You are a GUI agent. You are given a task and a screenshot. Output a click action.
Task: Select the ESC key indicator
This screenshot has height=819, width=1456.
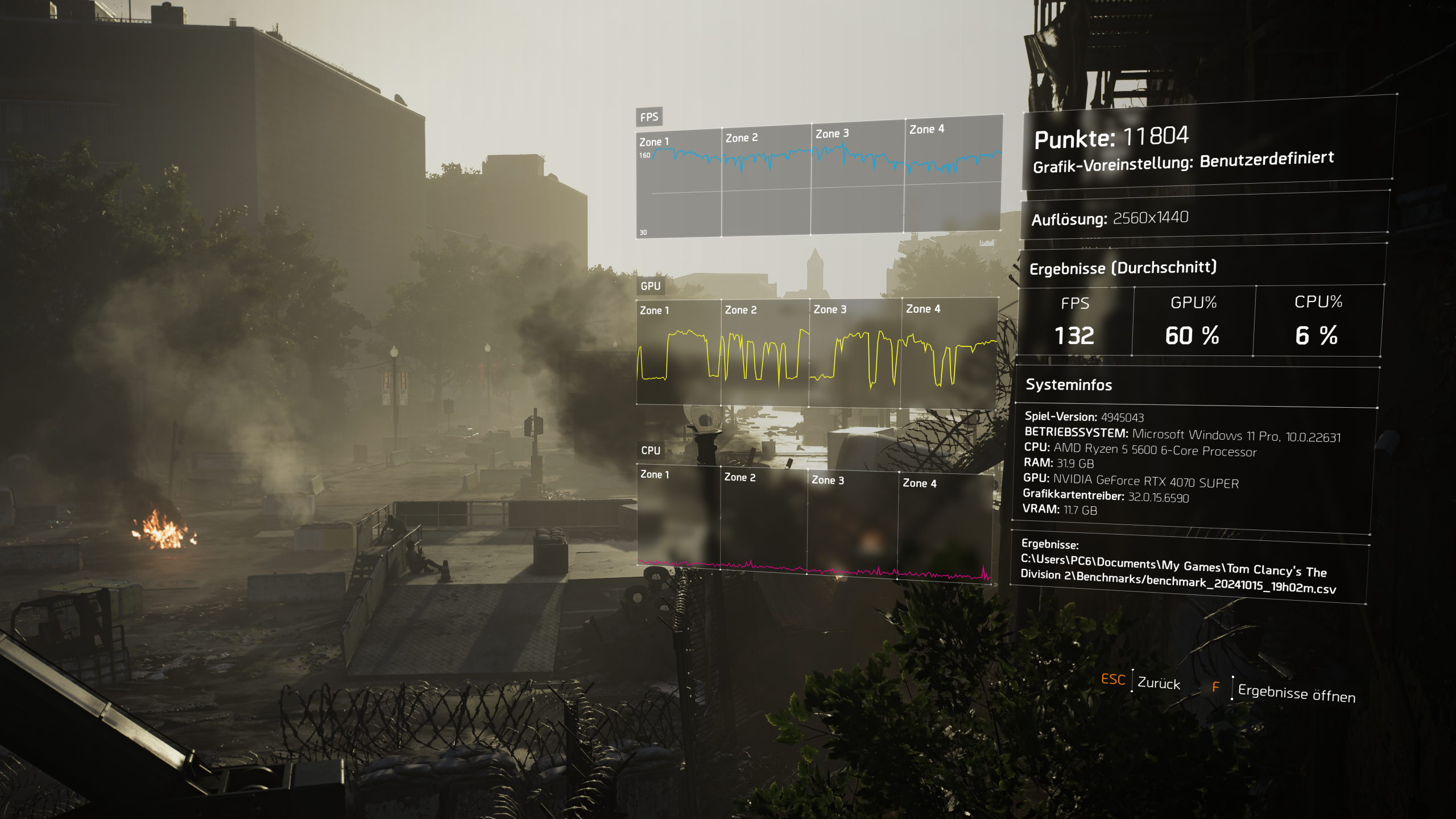point(1114,680)
